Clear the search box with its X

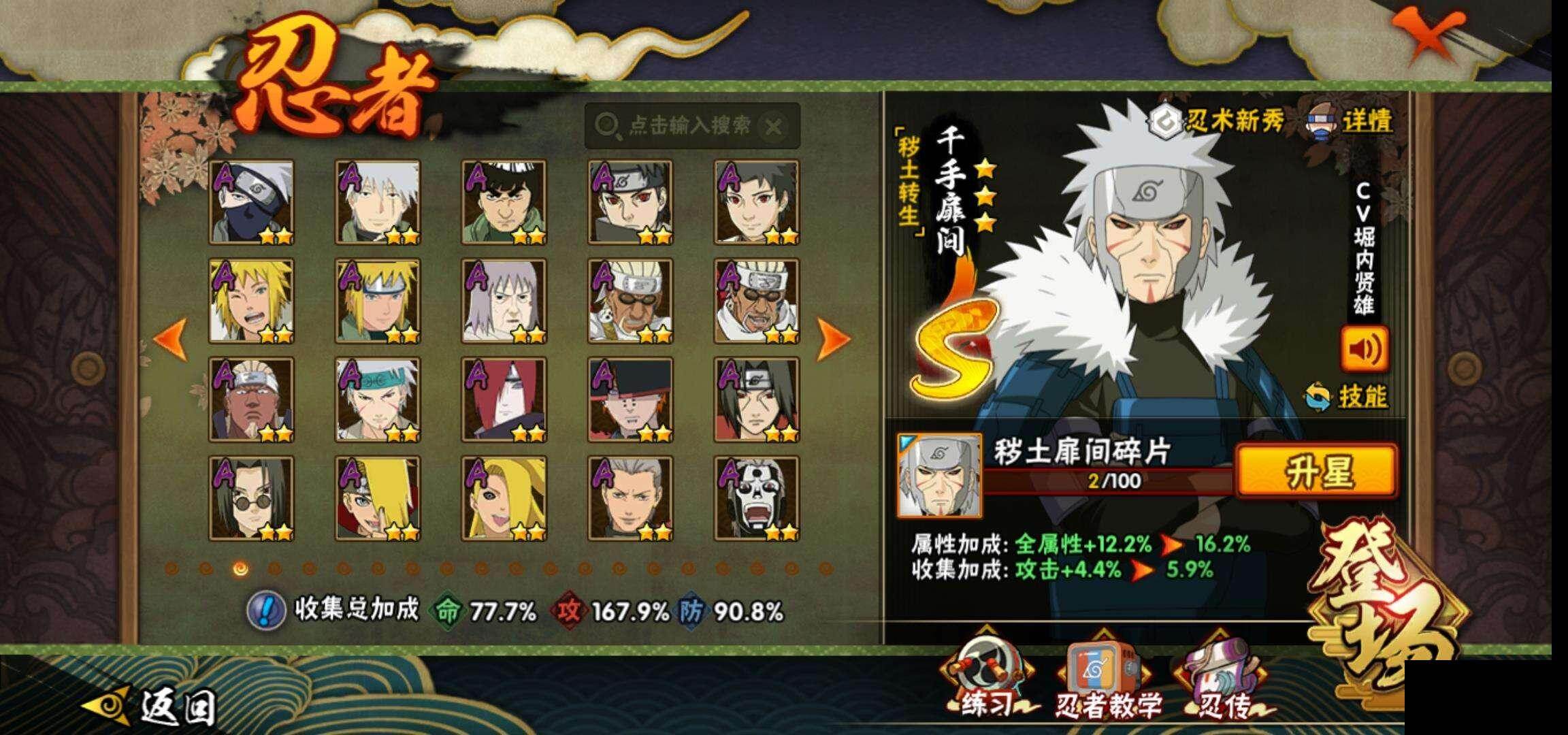[x=773, y=127]
